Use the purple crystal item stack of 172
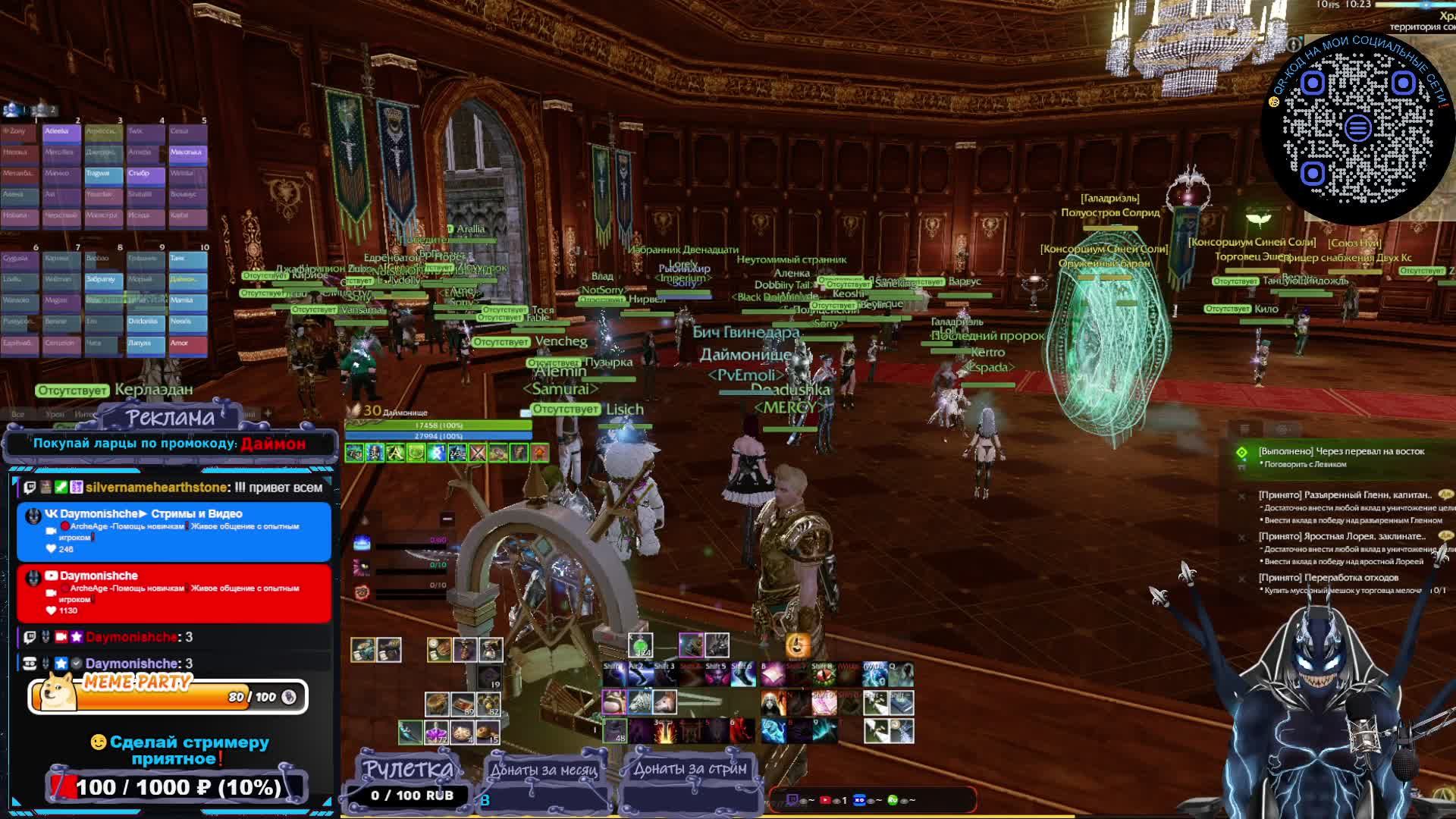This screenshot has width=1456, height=819. [x=436, y=733]
